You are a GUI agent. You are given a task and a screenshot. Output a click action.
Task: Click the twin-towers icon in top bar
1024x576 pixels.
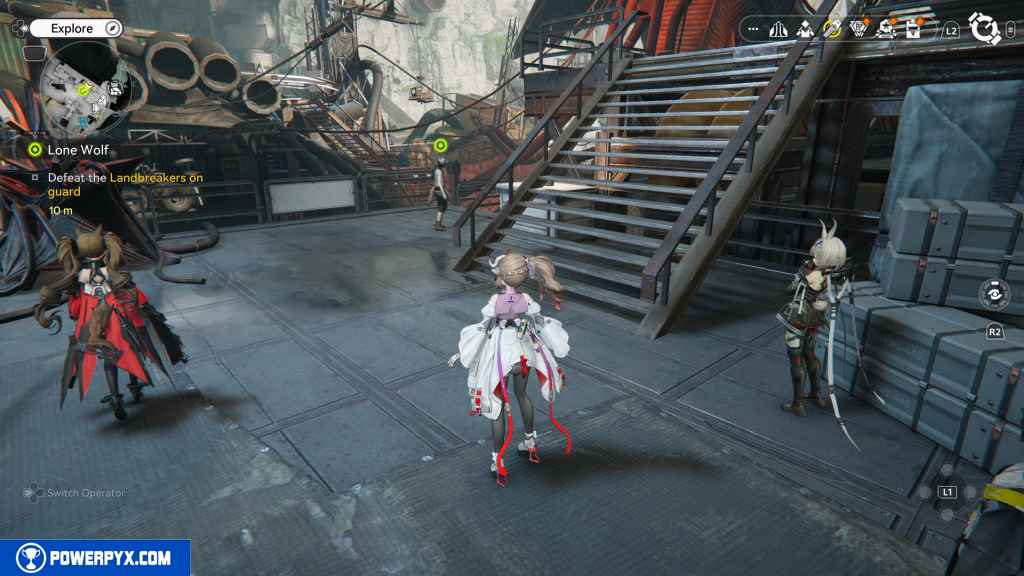[x=779, y=30]
